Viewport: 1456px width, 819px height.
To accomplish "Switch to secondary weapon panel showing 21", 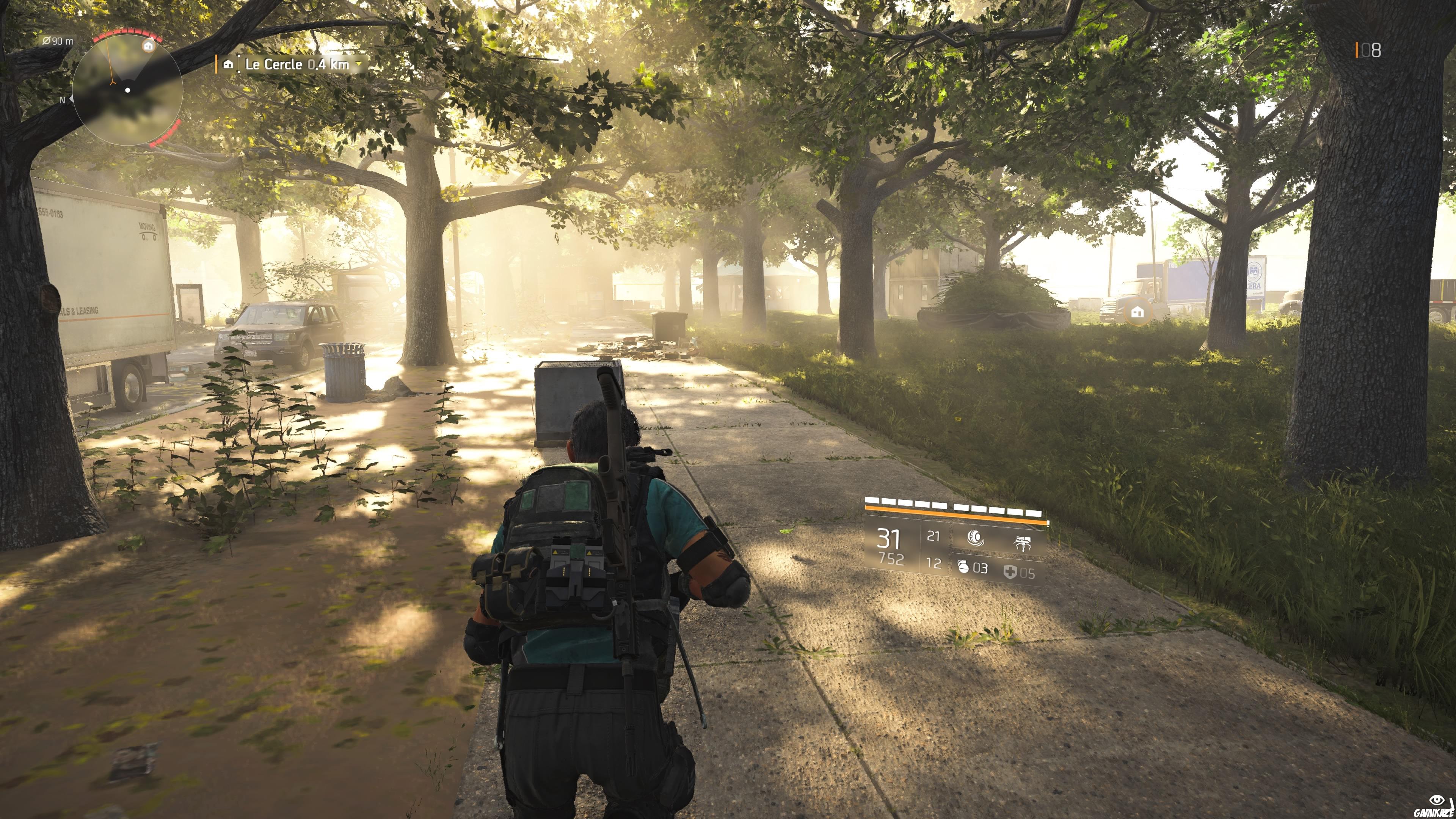I will click(934, 537).
